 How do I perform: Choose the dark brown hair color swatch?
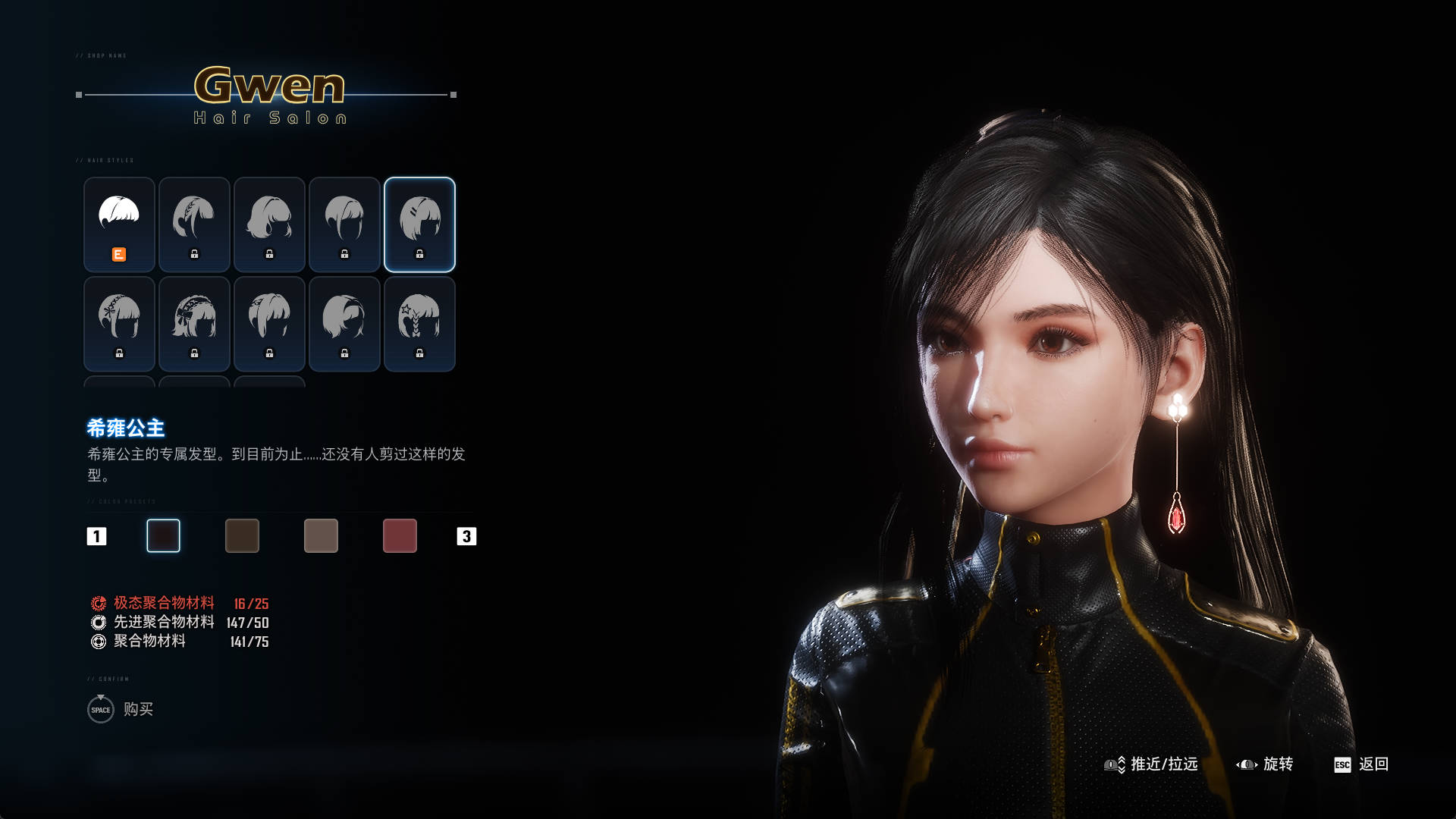(242, 536)
